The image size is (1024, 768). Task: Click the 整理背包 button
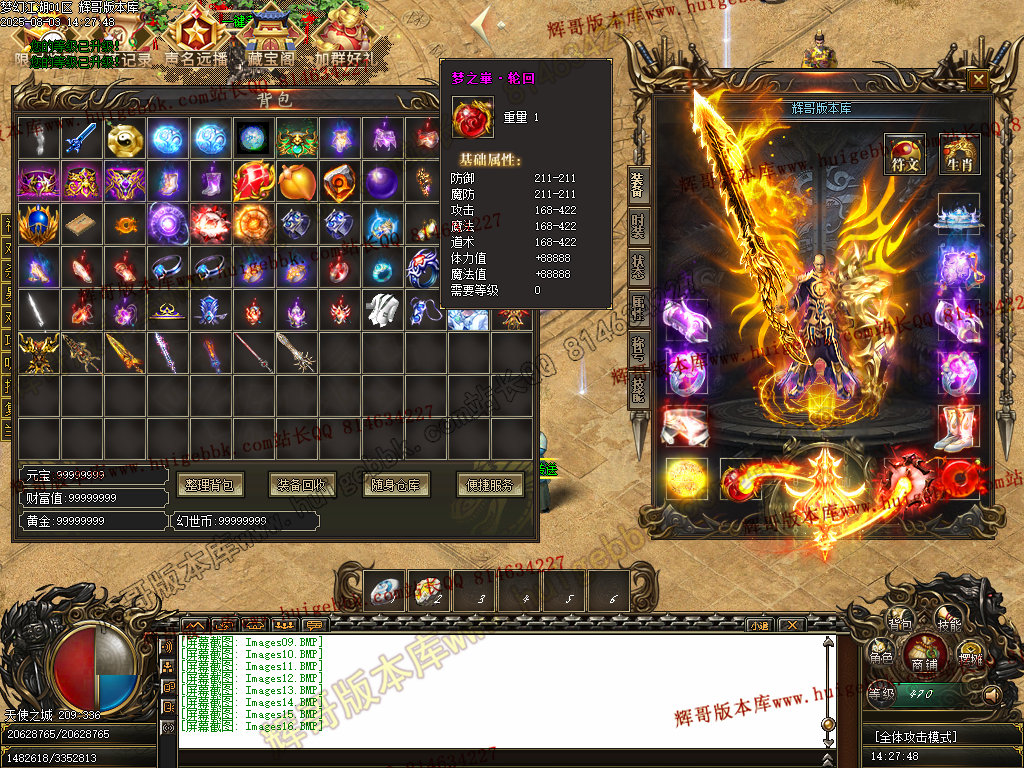(x=210, y=485)
